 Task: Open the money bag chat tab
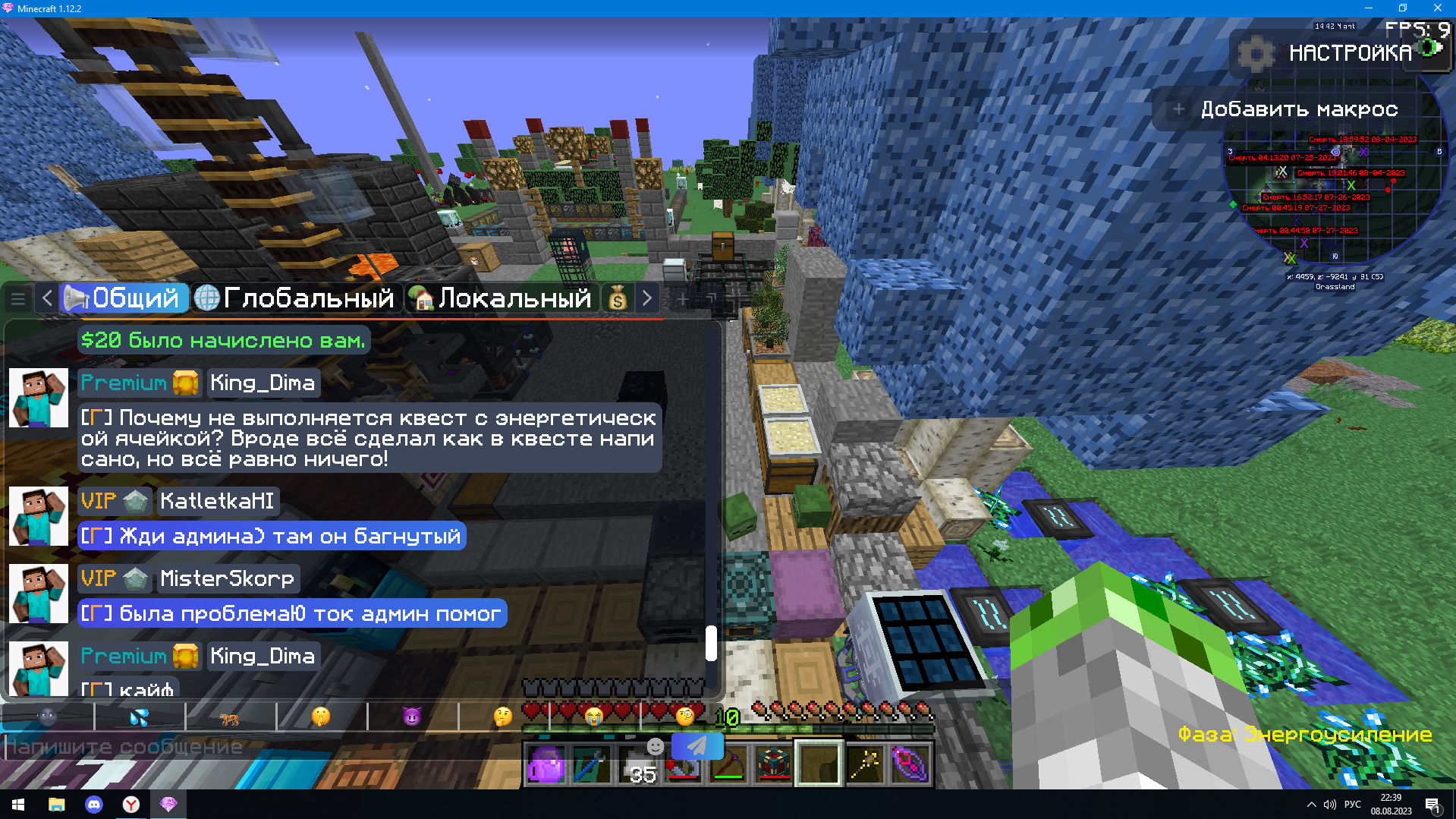pos(618,299)
